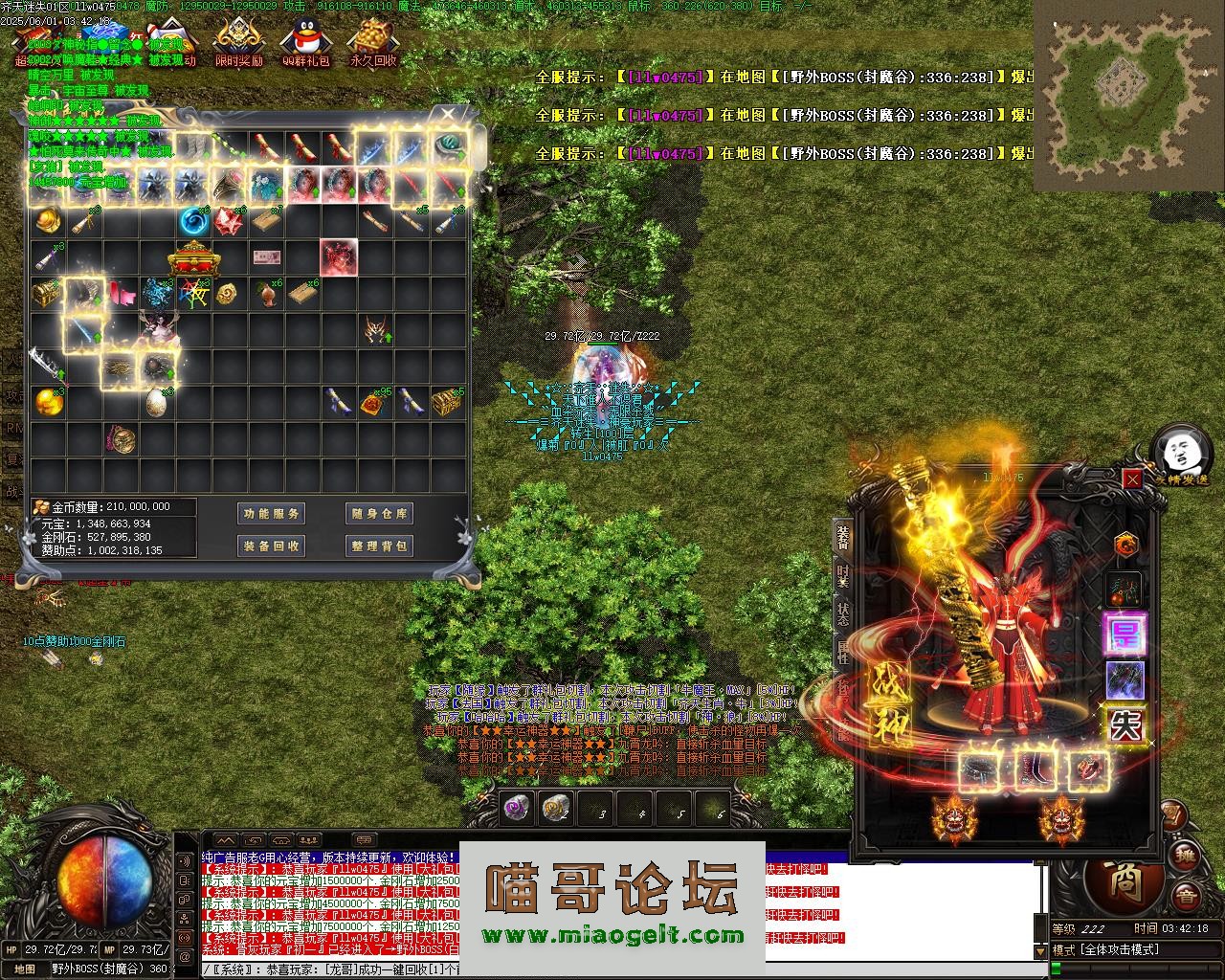Sort the bag with 整理背包
The image size is (1225, 980).
[379, 546]
